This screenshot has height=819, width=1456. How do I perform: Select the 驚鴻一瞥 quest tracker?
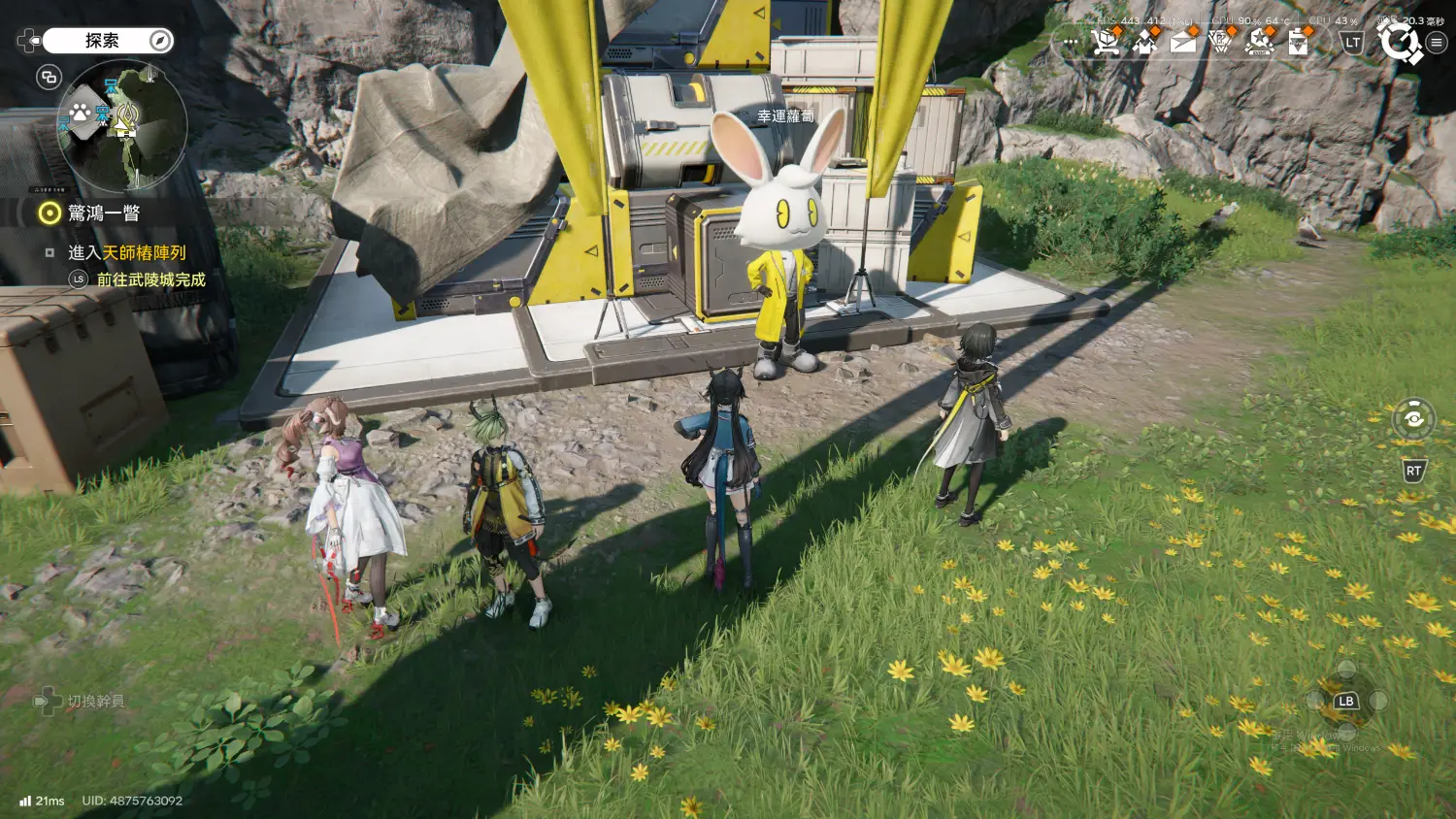(103, 213)
